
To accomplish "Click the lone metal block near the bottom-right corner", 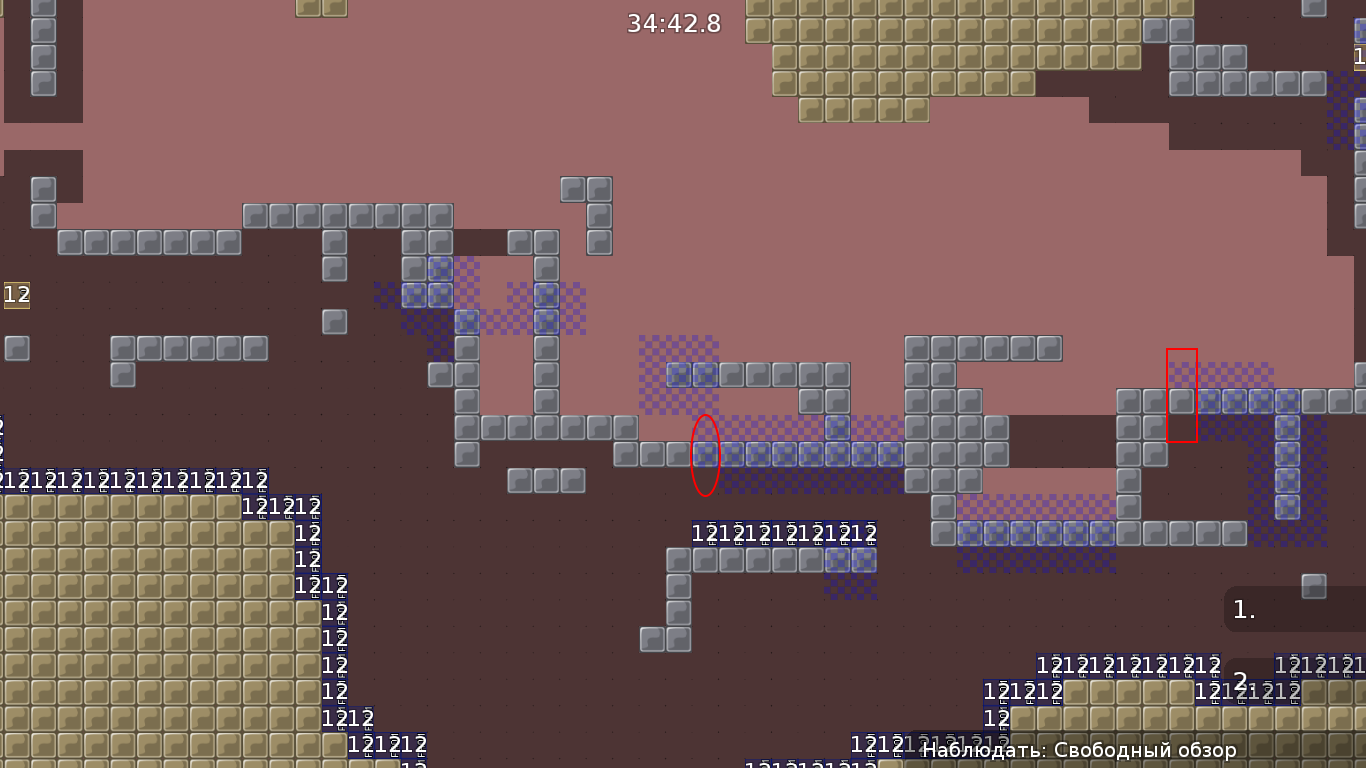I will tap(1313, 585).
